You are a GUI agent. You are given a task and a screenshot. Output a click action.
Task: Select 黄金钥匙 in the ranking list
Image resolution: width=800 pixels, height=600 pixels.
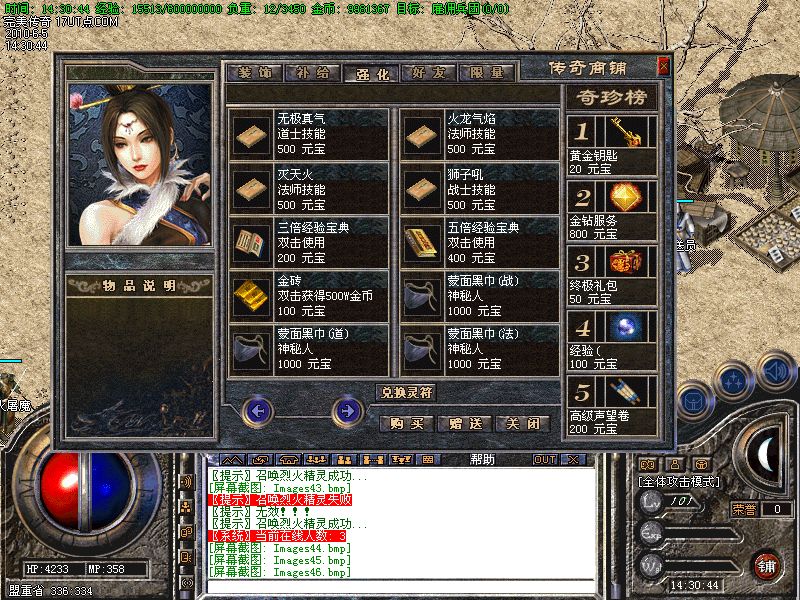pyautogui.click(x=612, y=147)
